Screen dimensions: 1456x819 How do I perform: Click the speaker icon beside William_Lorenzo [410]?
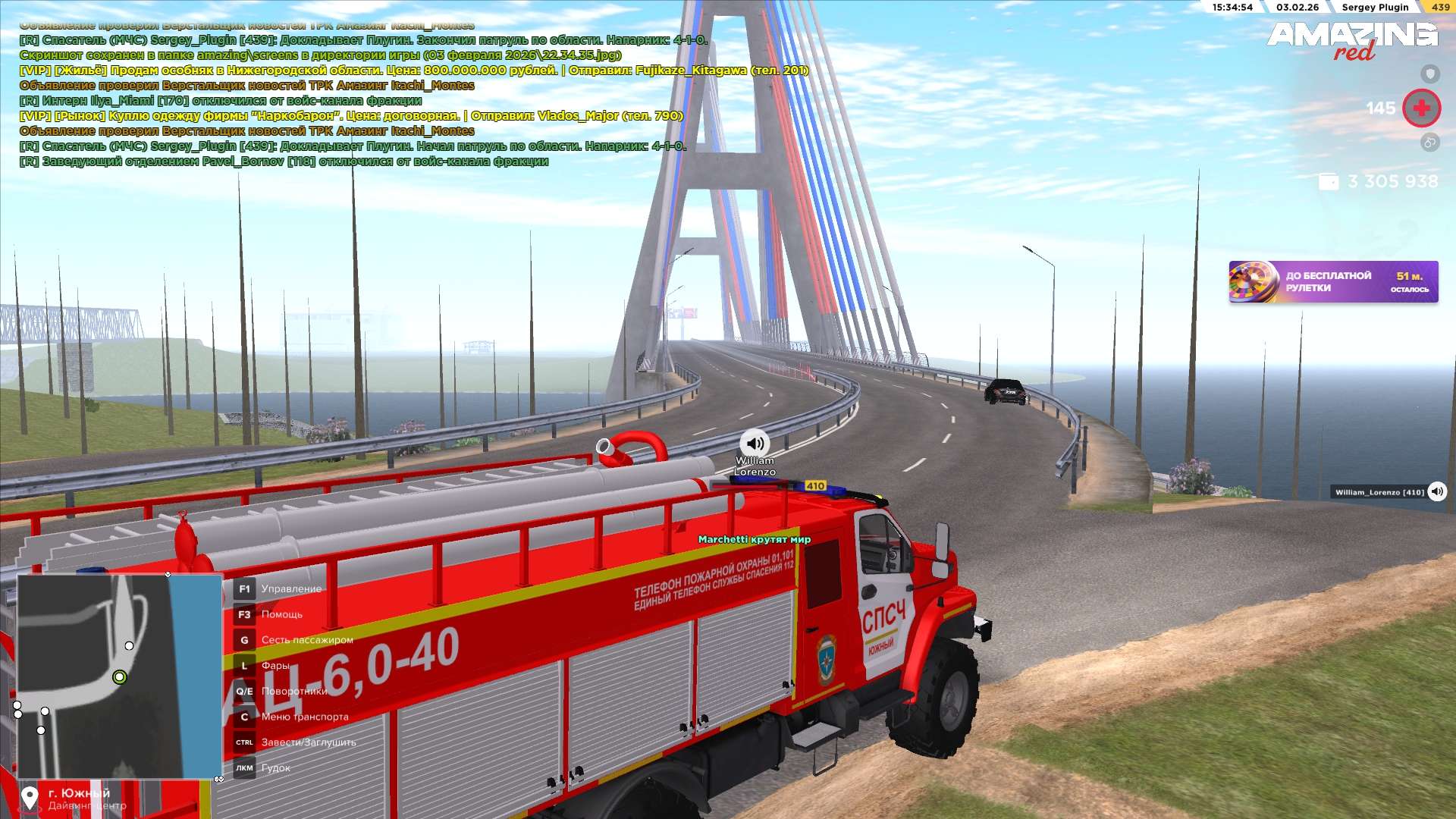pos(1437,491)
